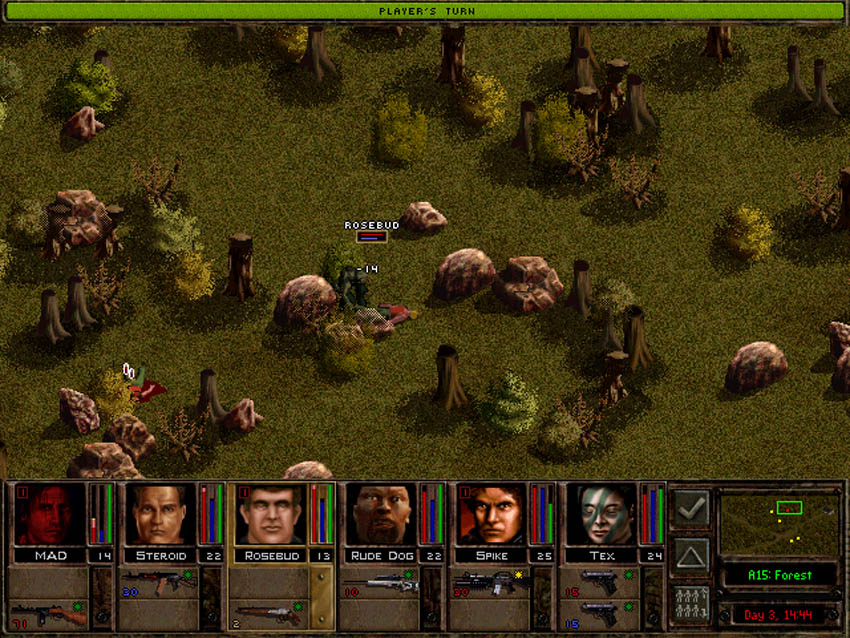850x638 pixels.
Task: Select Steroid's rifle slot
Action: click(159, 581)
